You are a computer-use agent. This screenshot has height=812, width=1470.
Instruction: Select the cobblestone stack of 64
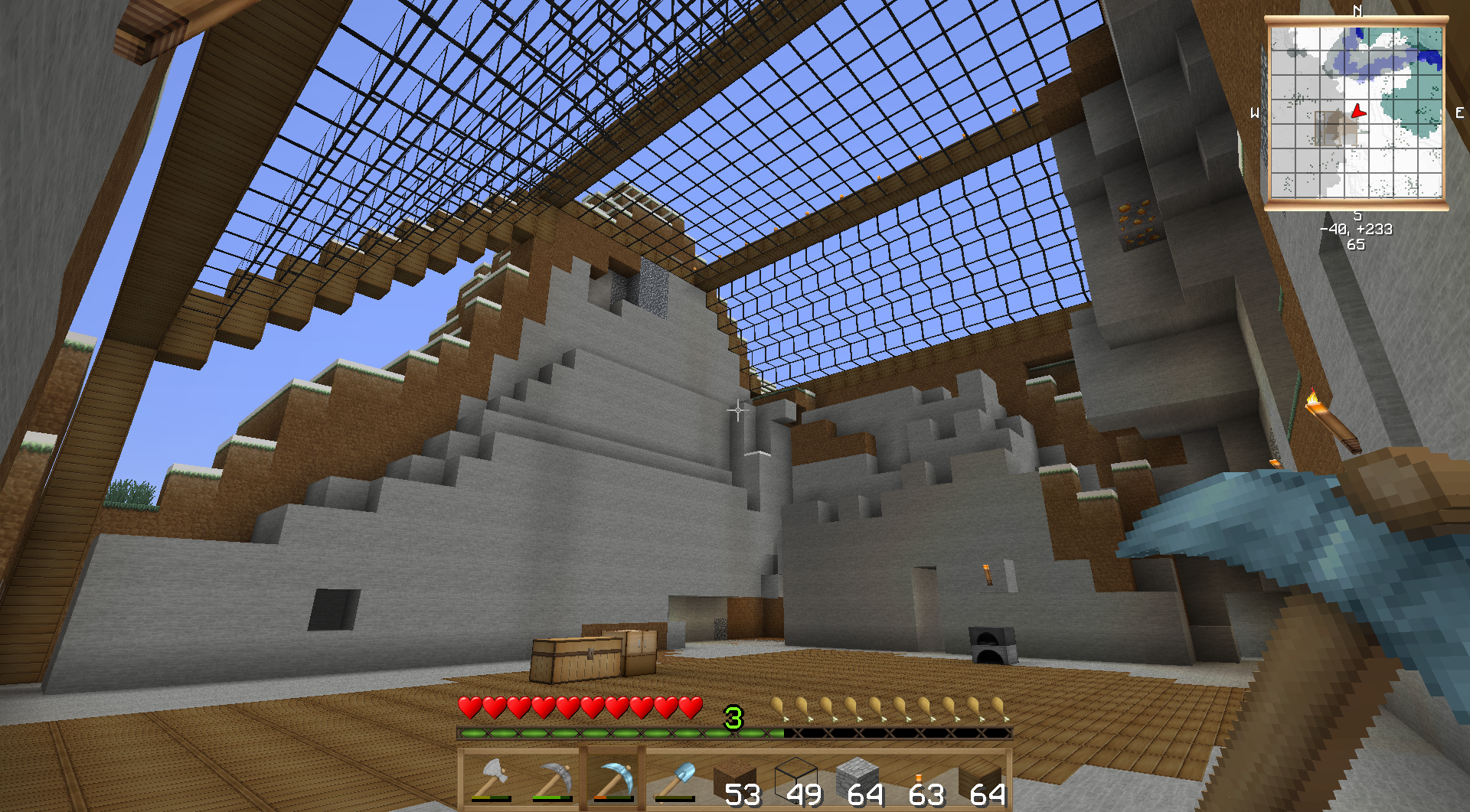point(858,781)
